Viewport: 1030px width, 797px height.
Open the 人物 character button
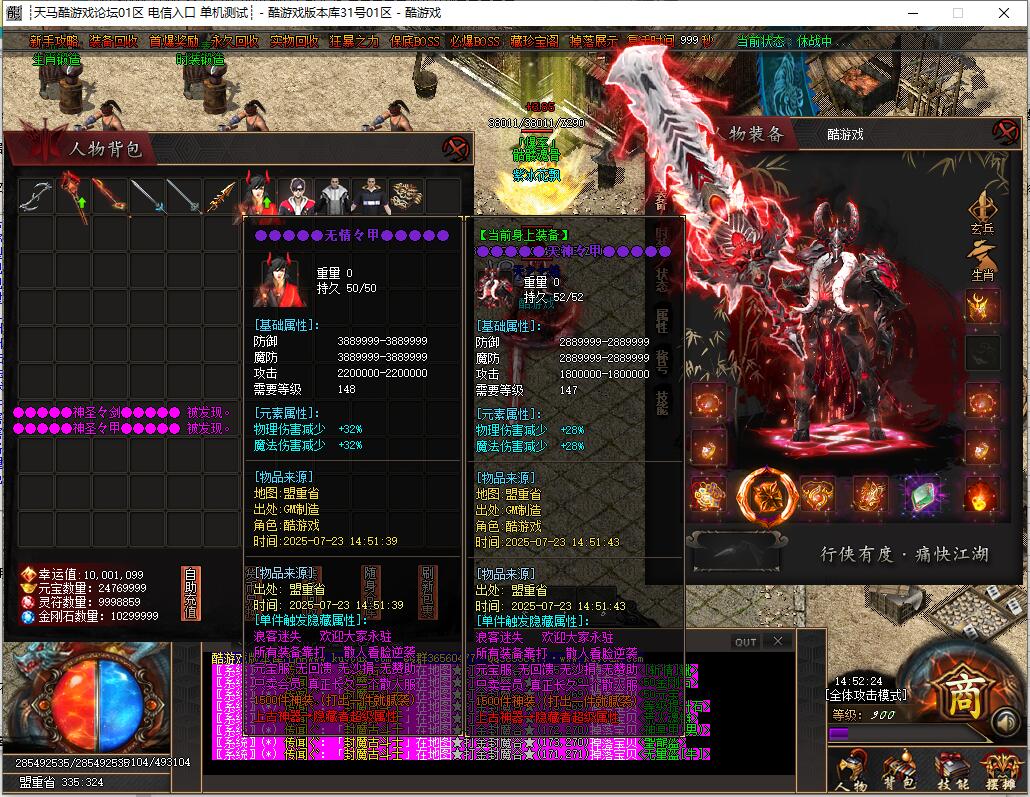click(850, 772)
